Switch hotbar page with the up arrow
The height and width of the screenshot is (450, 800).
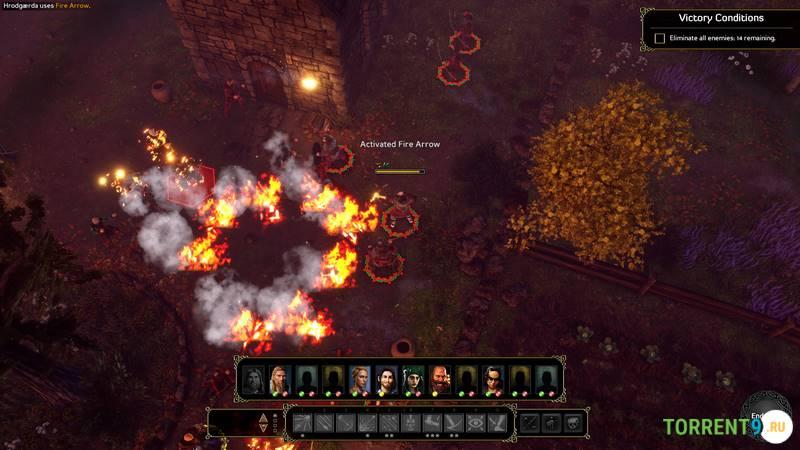[x=263, y=416]
